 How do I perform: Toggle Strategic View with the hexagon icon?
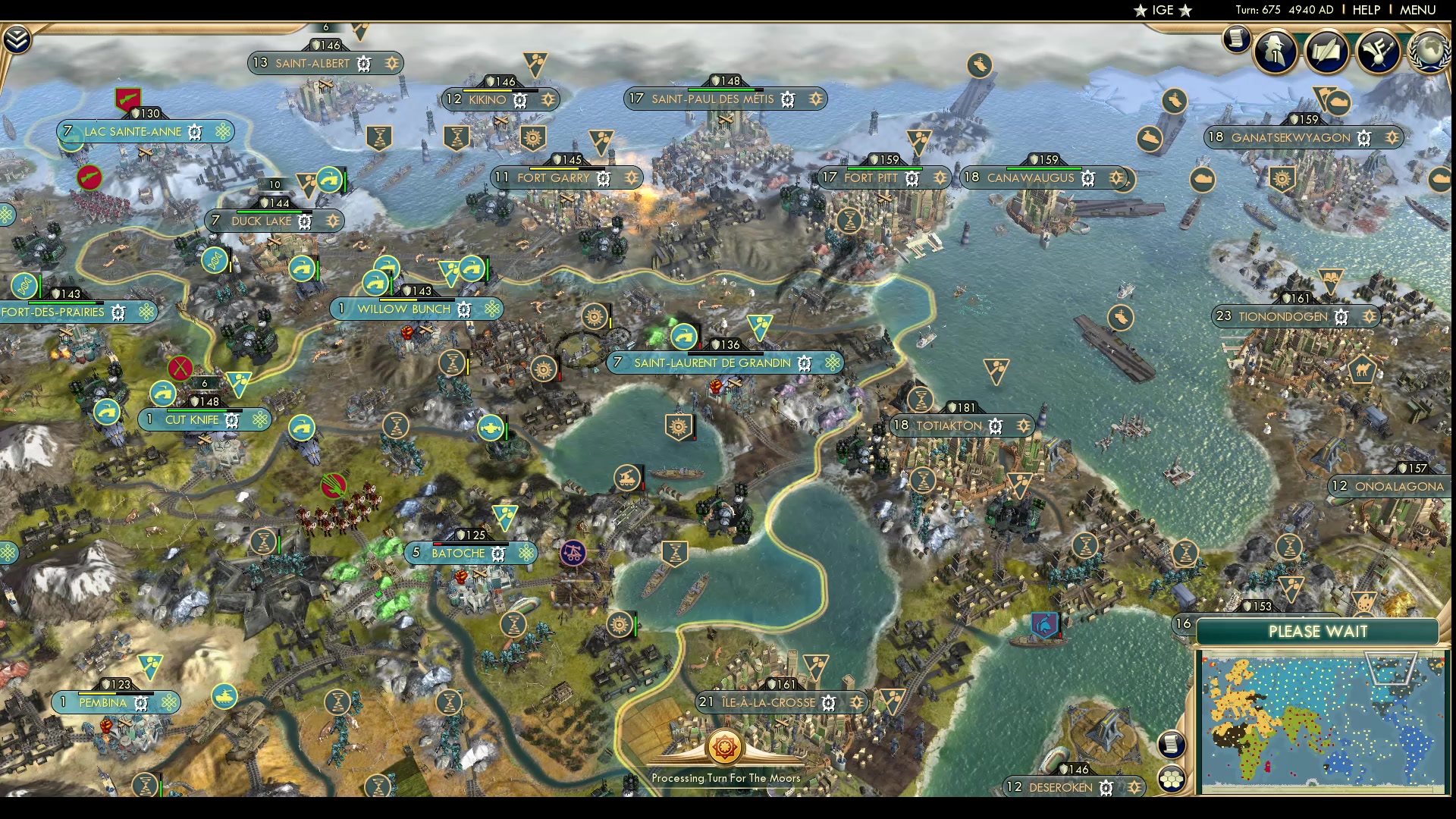(1171, 780)
